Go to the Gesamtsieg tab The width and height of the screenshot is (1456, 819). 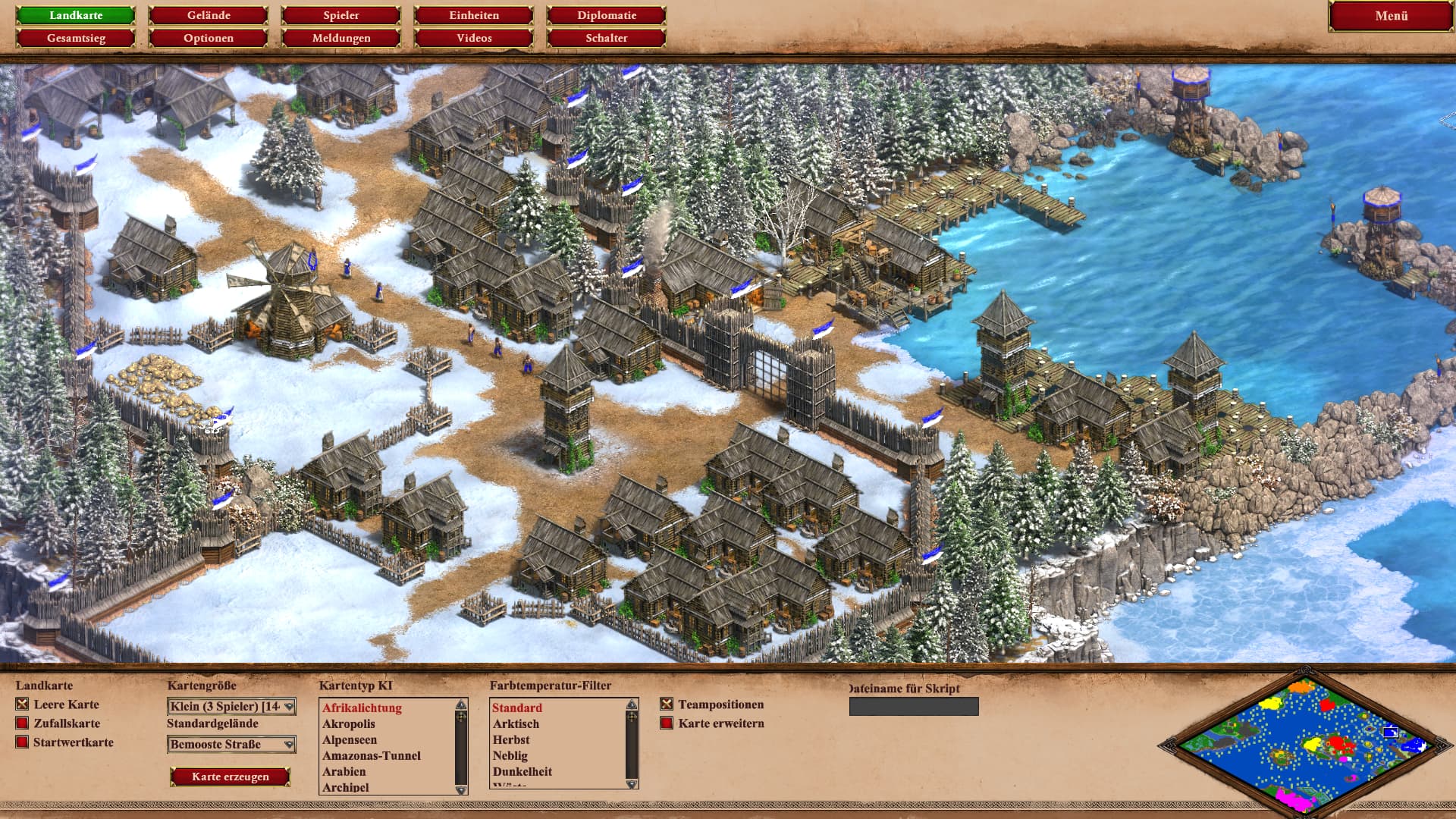point(76,38)
